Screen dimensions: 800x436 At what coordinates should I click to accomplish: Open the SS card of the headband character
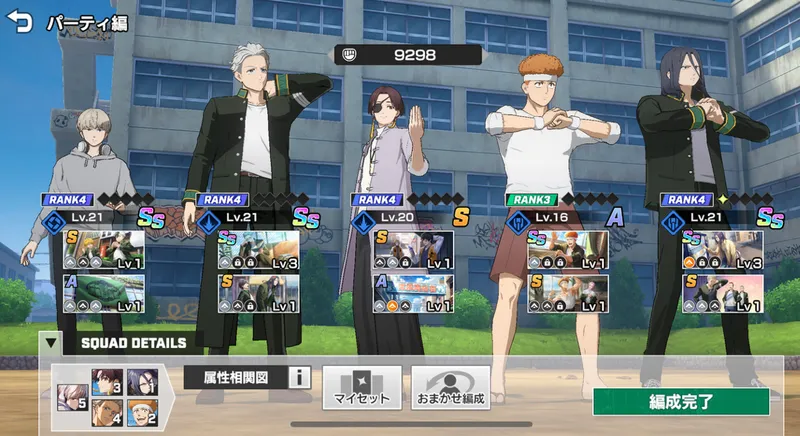tap(569, 250)
